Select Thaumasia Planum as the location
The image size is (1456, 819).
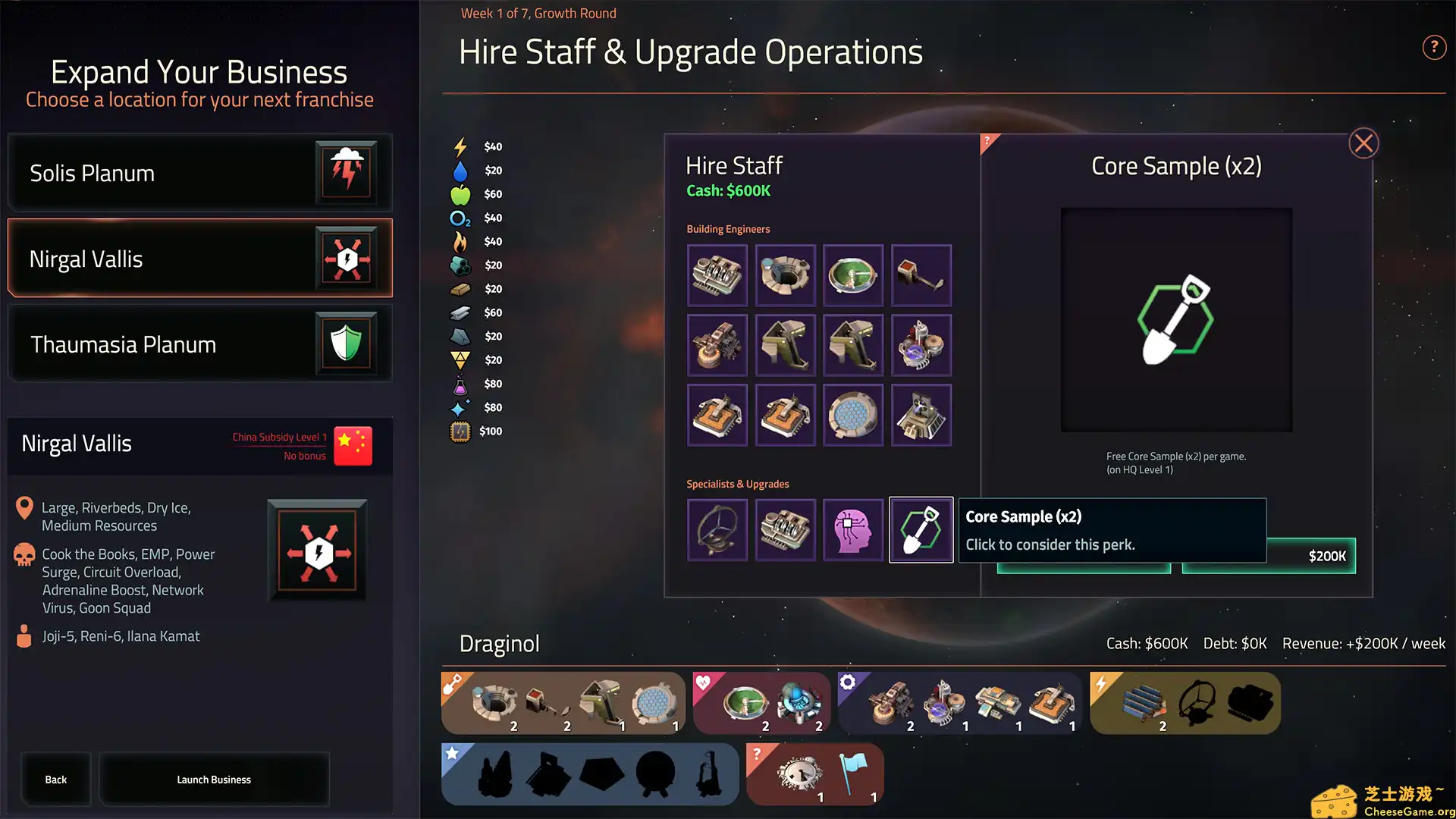coord(199,344)
